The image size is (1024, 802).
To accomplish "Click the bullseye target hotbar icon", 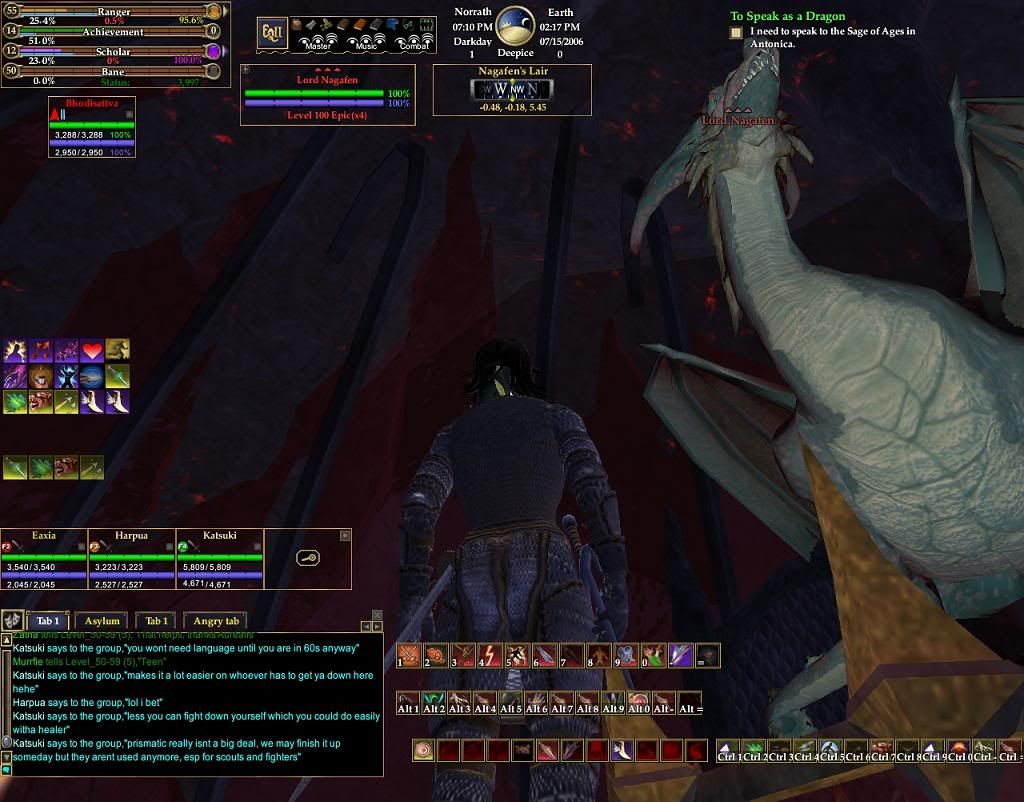I will (424, 750).
